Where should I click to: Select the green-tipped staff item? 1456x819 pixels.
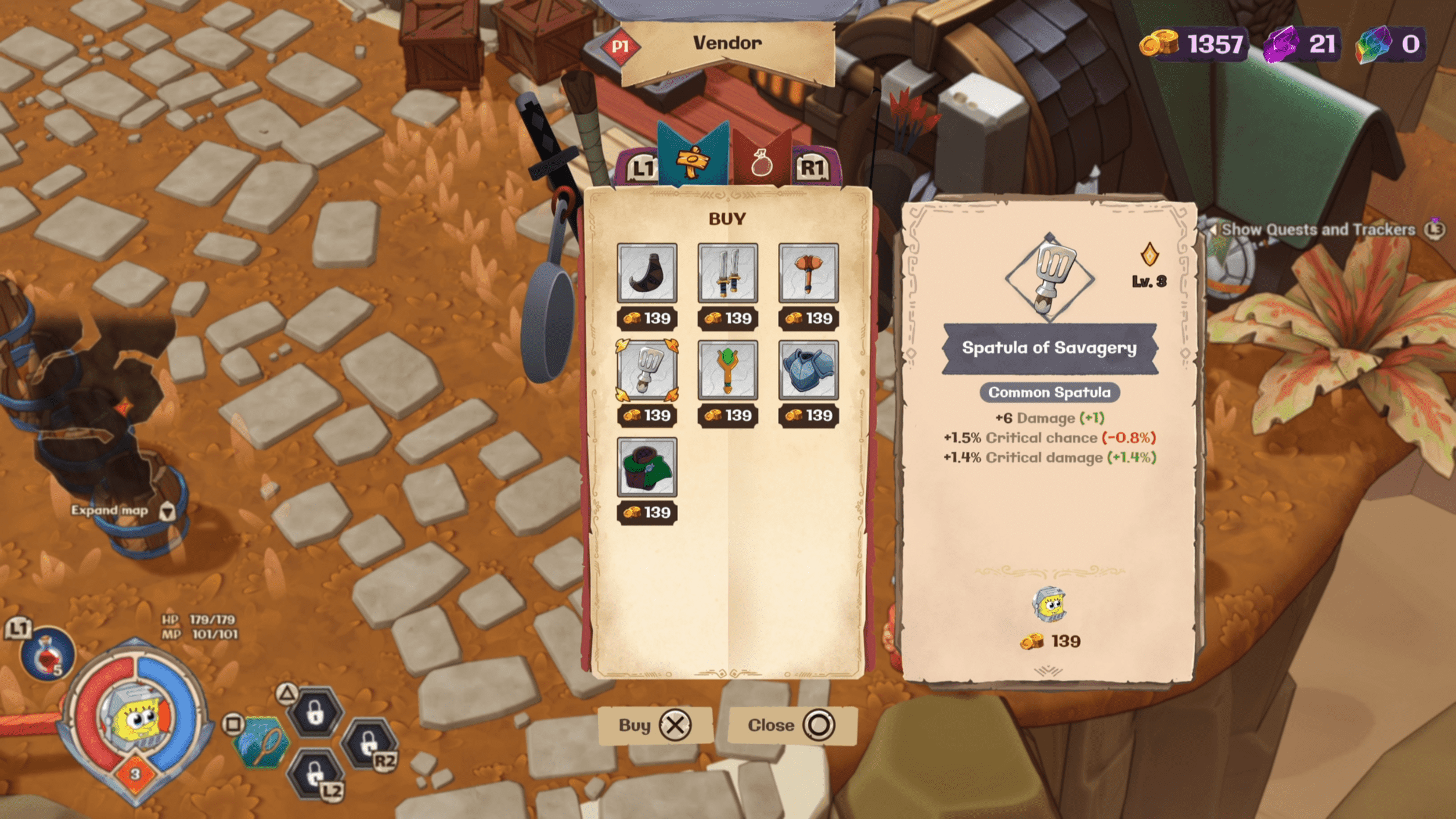(x=727, y=370)
